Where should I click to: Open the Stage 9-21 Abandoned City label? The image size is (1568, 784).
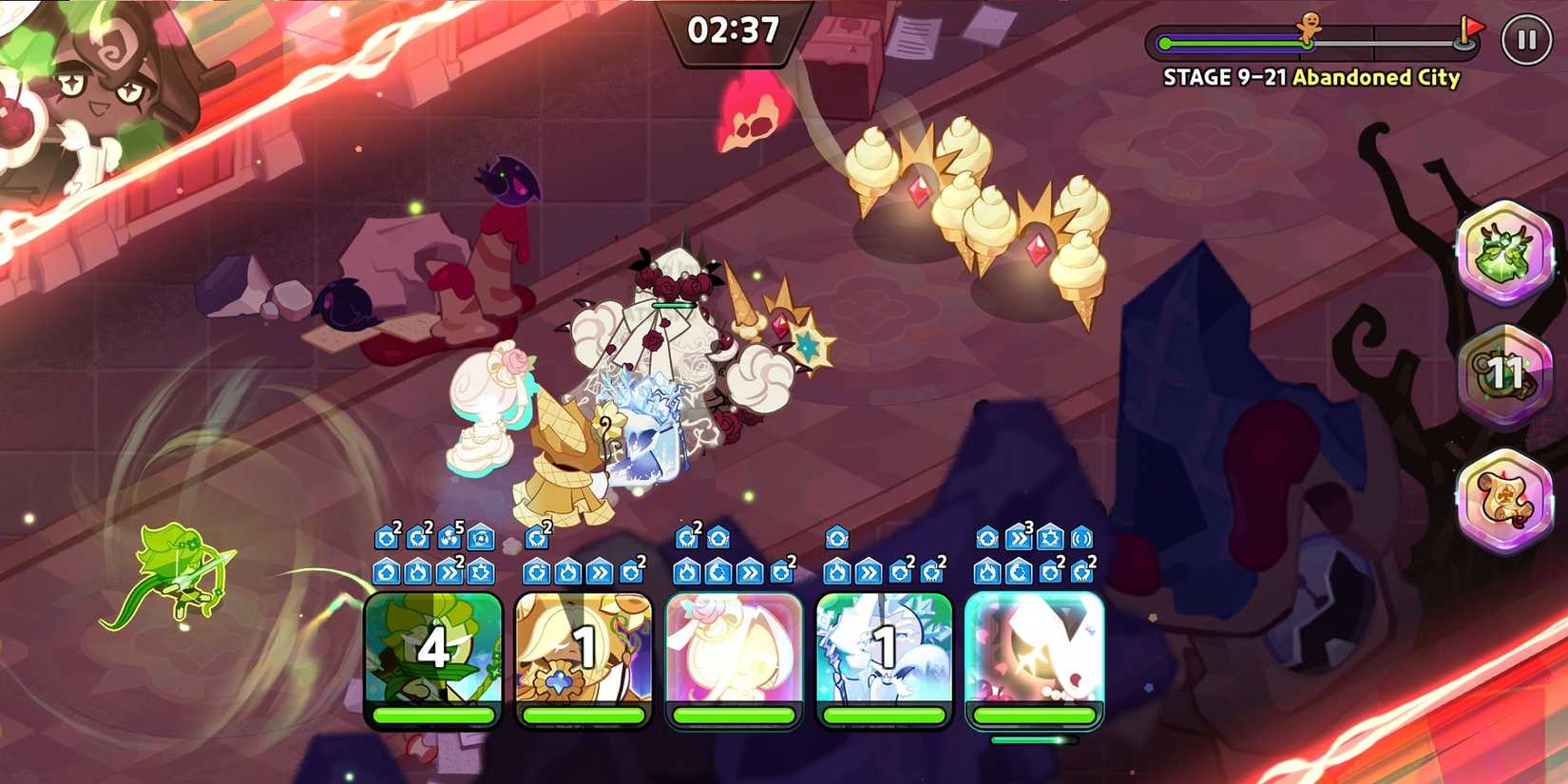click(1310, 78)
